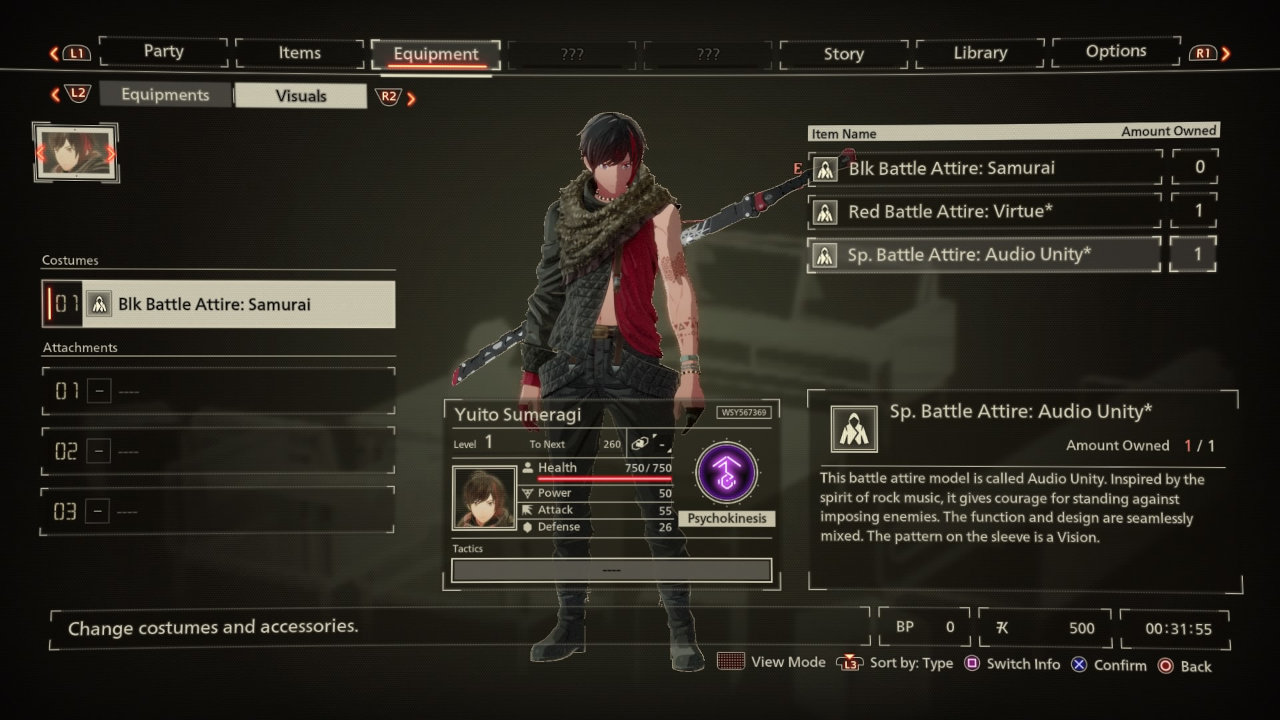Pick Sp. Battle Attire: Audio Unity* item
The width and height of the screenshot is (1280, 720).
point(985,254)
